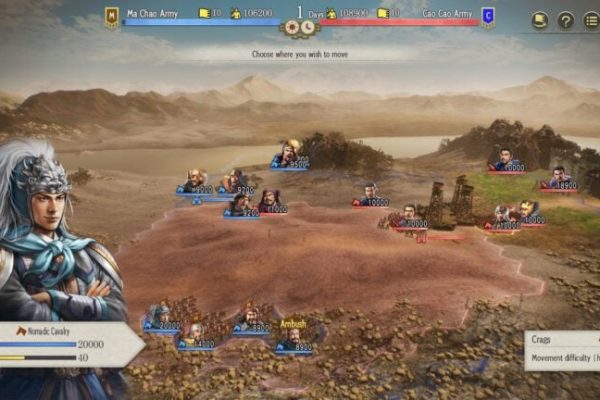
Task: Select the unit labeled Ambush
Action: tap(292, 337)
